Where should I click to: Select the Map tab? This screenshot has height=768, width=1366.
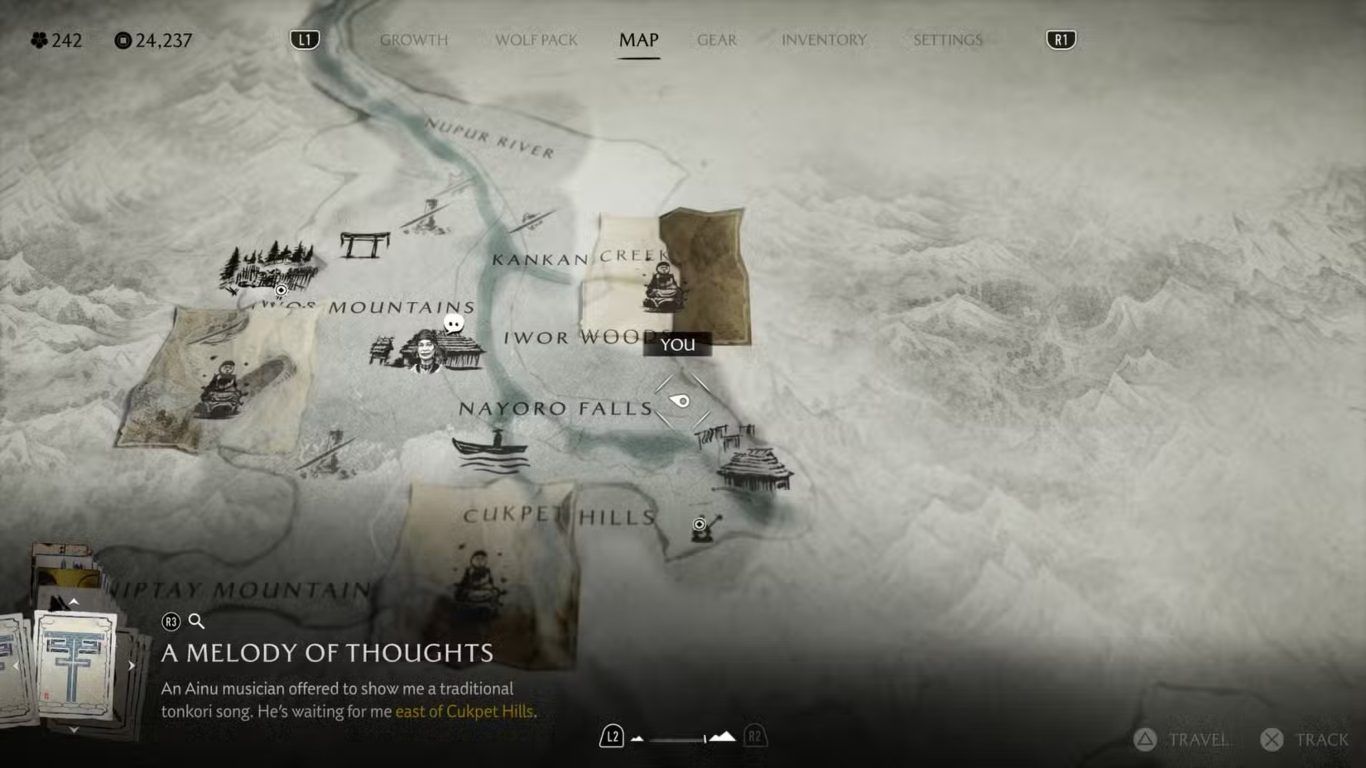click(x=638, y=40)
